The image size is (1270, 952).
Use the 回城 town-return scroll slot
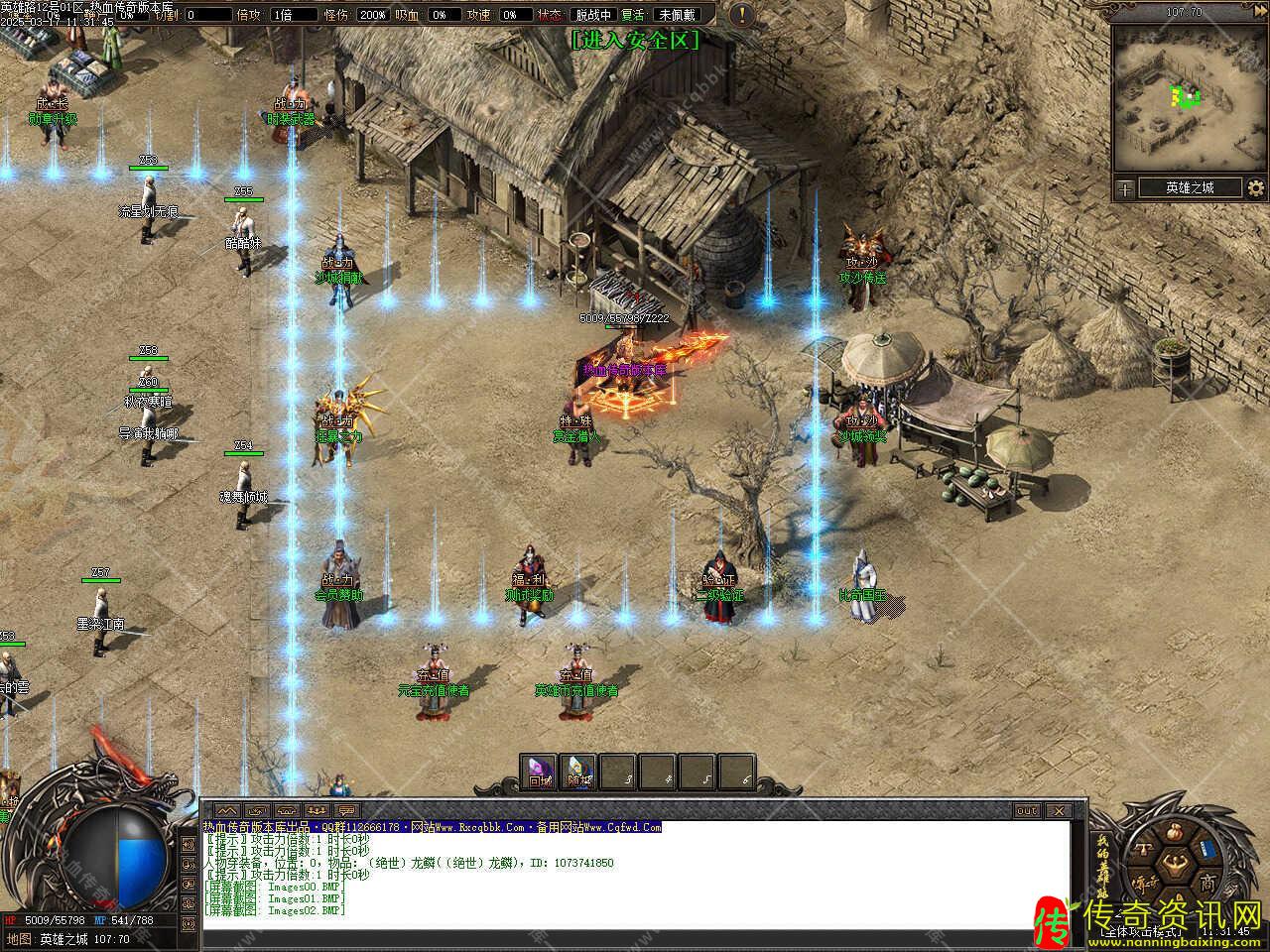coord(539,772)
